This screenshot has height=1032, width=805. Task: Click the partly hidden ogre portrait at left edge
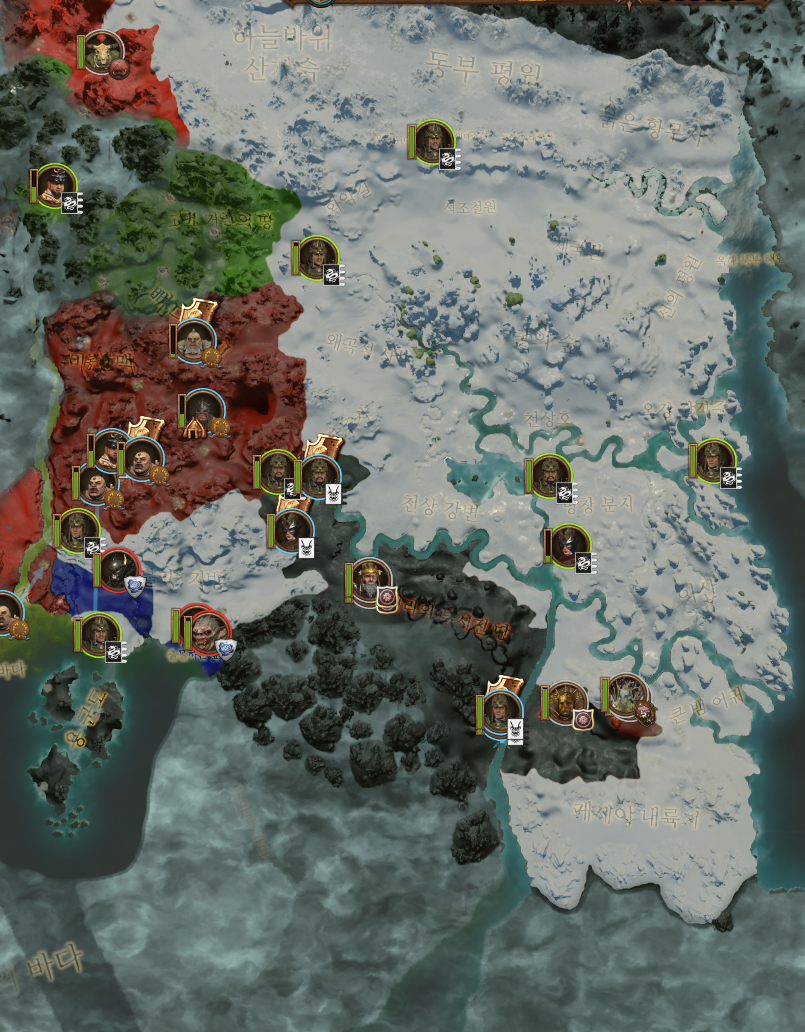click(8, 613)
